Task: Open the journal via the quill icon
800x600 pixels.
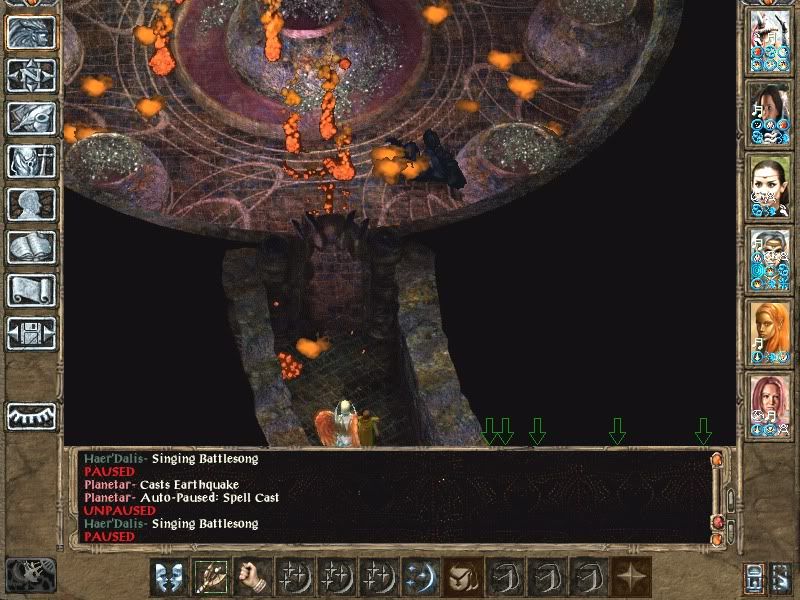Action: pos(31,118)
